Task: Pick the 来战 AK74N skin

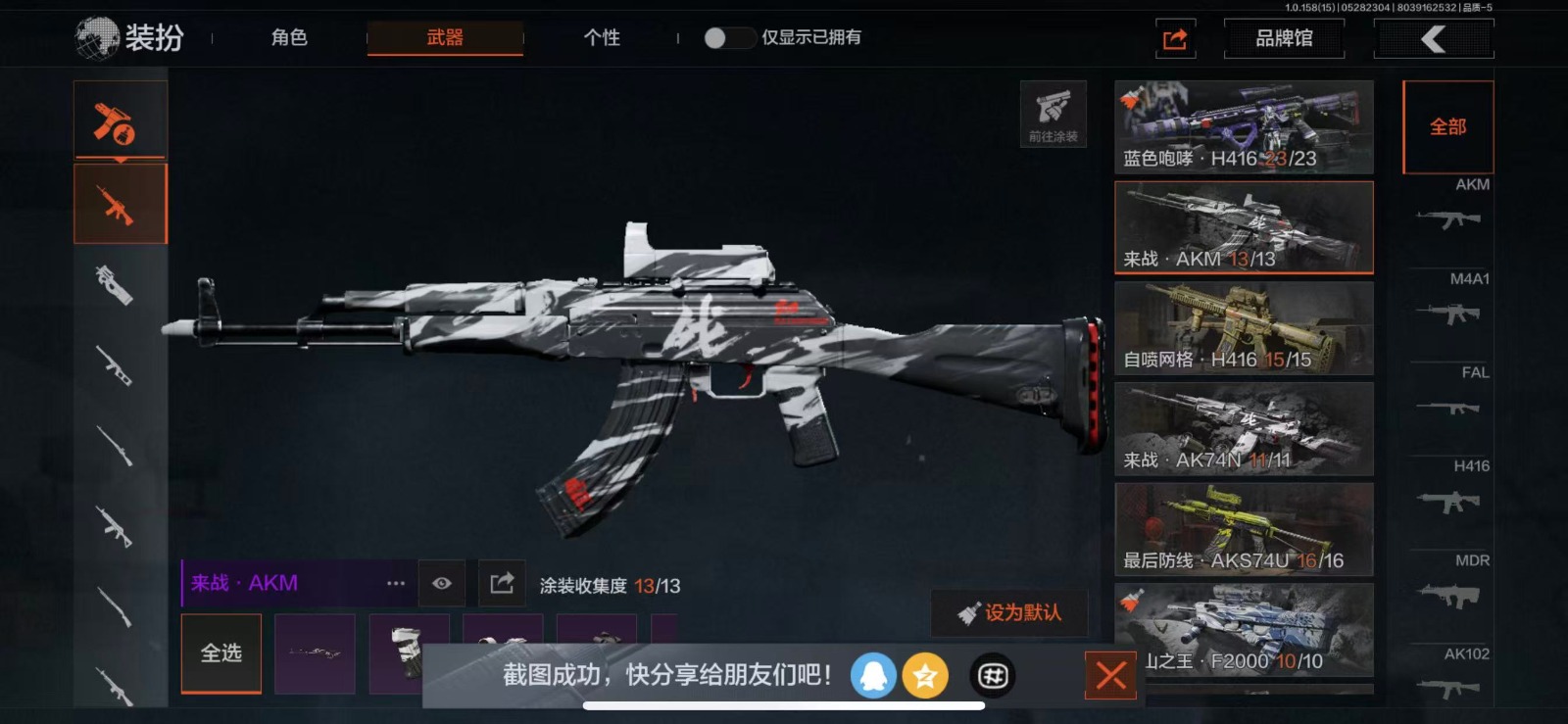Action: coord(1244,429)
